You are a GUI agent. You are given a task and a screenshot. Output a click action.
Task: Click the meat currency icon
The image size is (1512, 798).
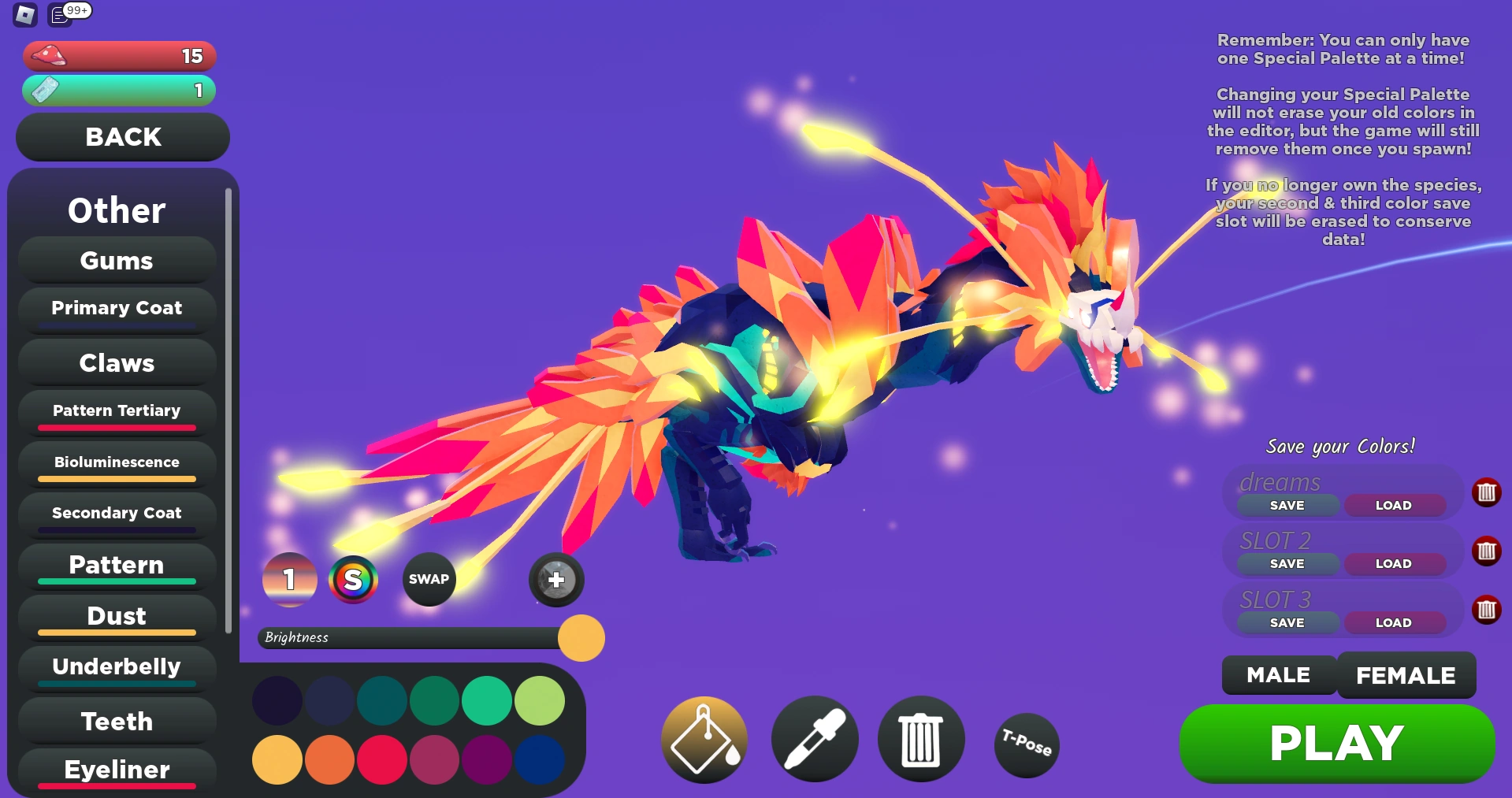pos(49,55)
